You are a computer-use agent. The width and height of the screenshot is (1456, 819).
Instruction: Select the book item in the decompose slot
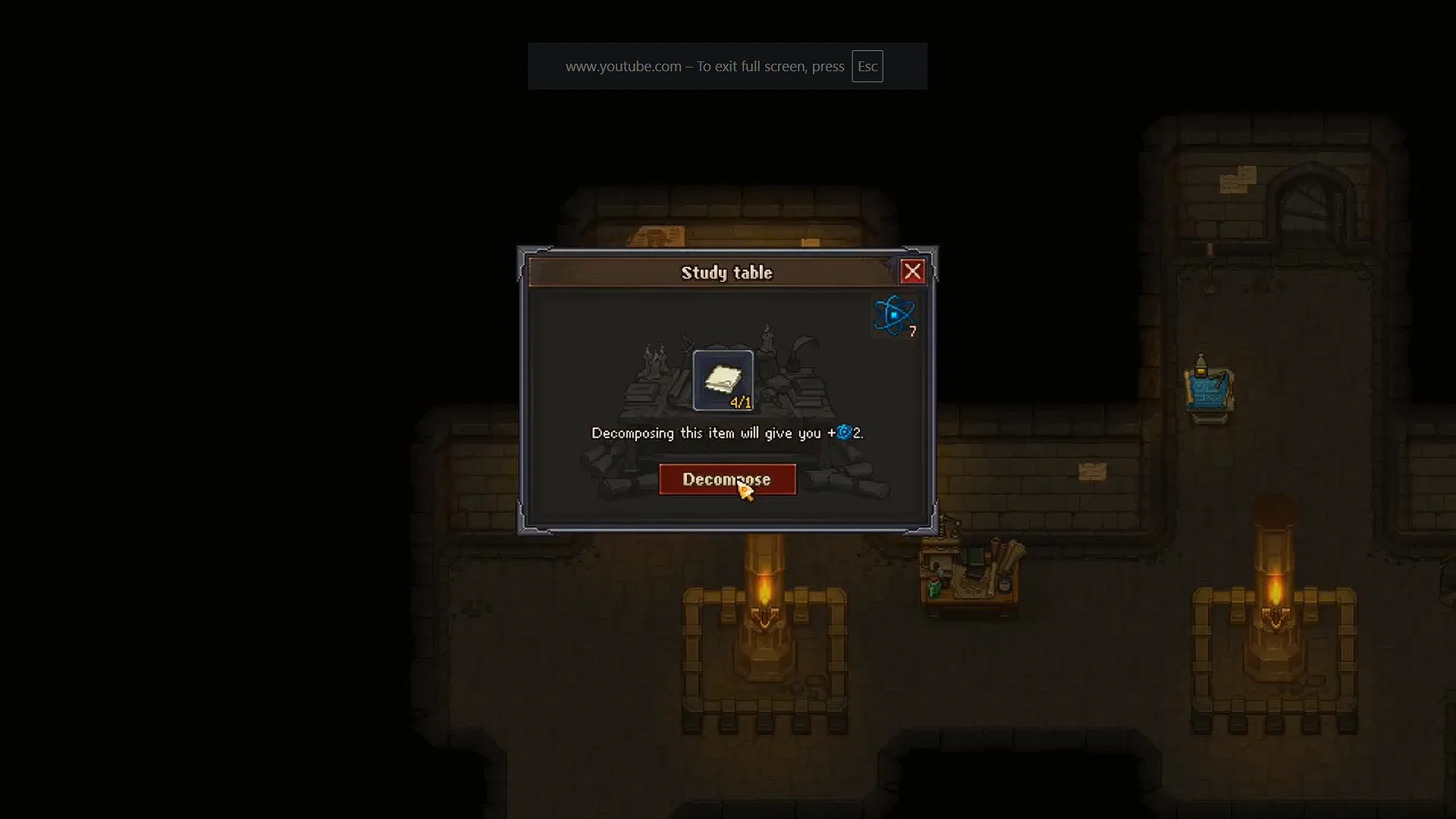pyautogui.click(x=724, y=378)
